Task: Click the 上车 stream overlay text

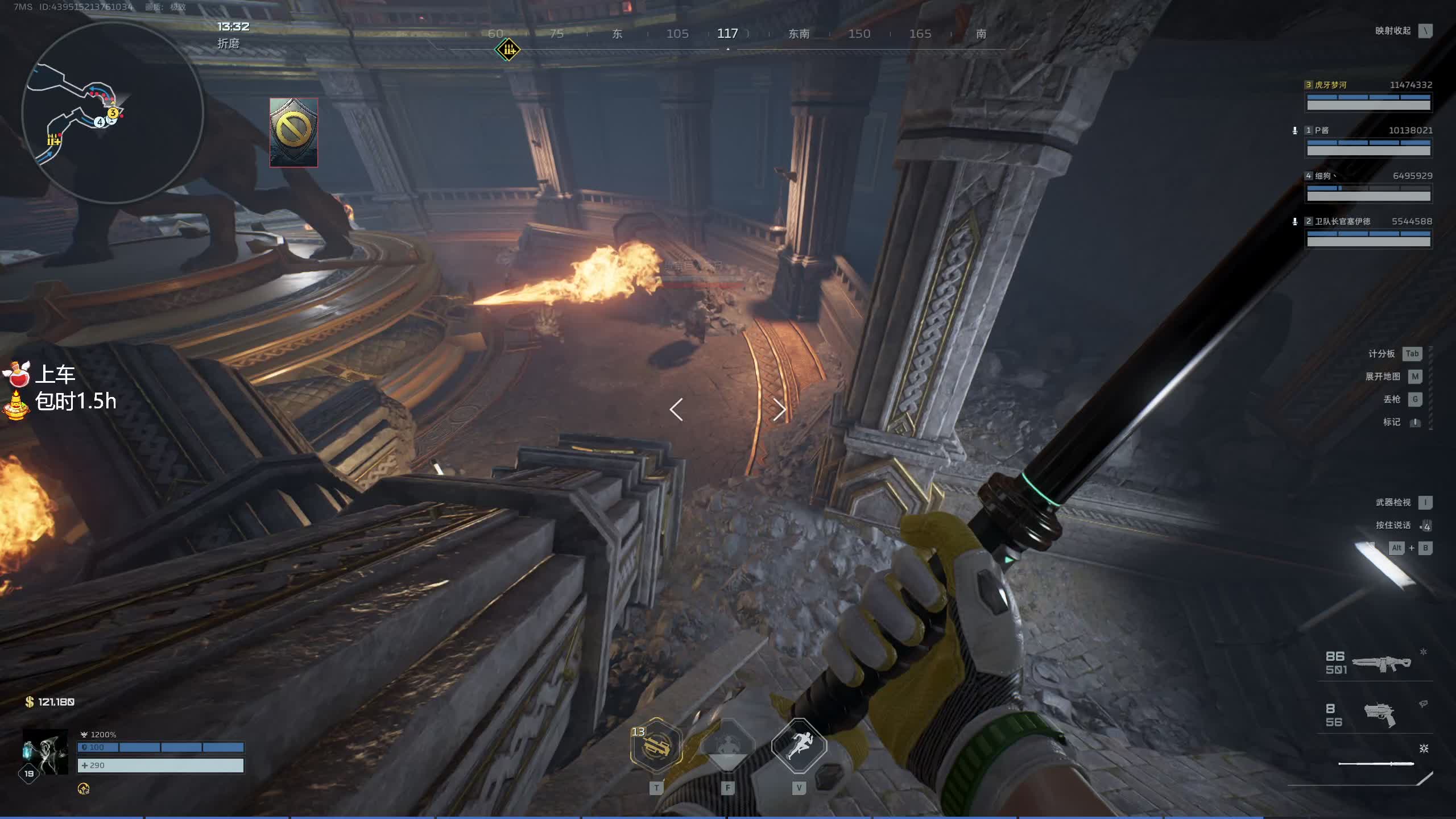Action: coord(55,375)
